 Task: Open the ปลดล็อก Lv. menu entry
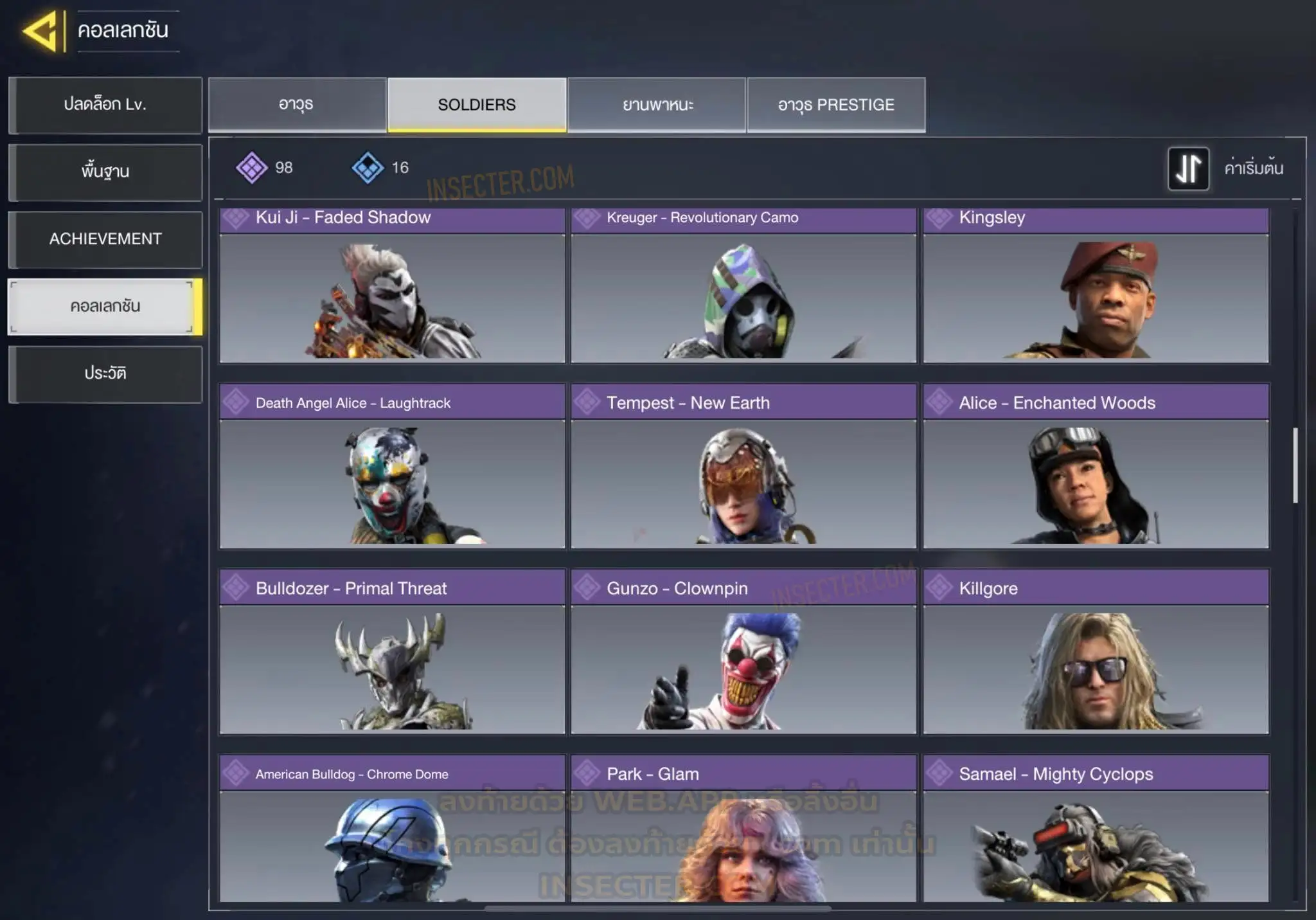(x=105, y=105)
